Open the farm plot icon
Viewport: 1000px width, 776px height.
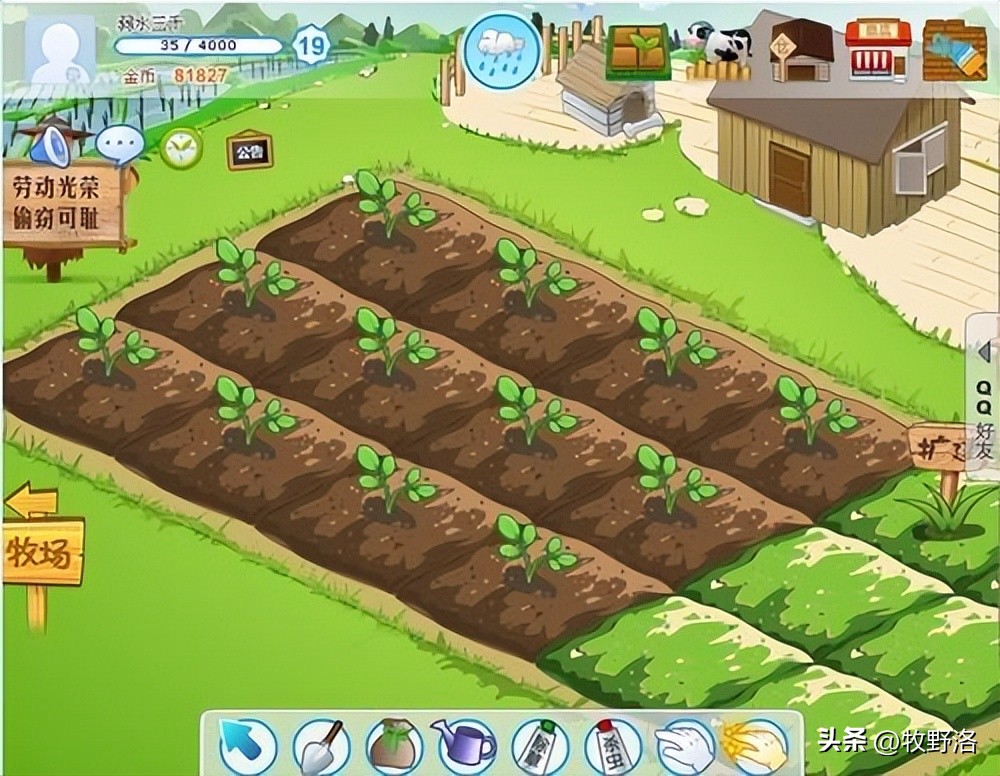638,51
